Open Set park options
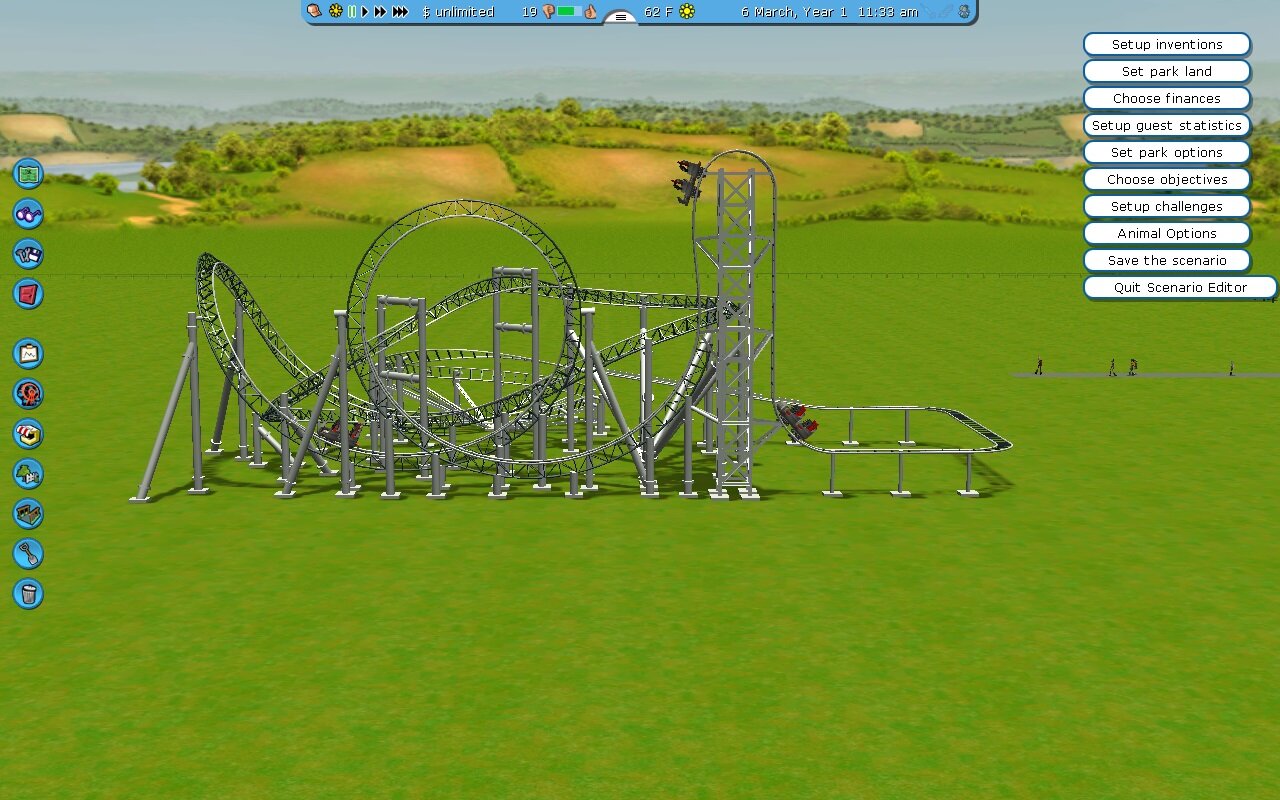This screenshot has width=1280, height=800. coord(1167,153)
